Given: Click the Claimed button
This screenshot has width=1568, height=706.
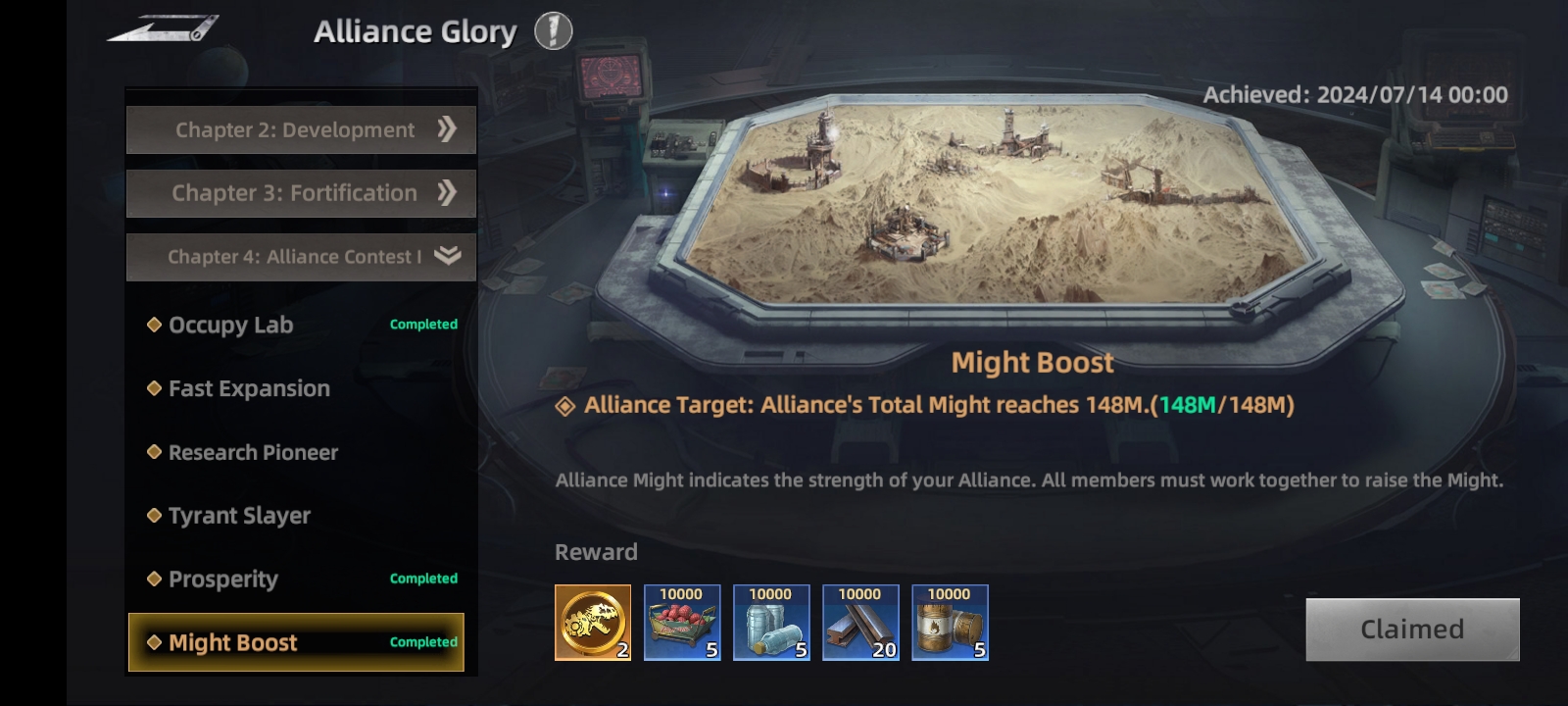Looking at the screenshot, I should (x=1412, y=630).
